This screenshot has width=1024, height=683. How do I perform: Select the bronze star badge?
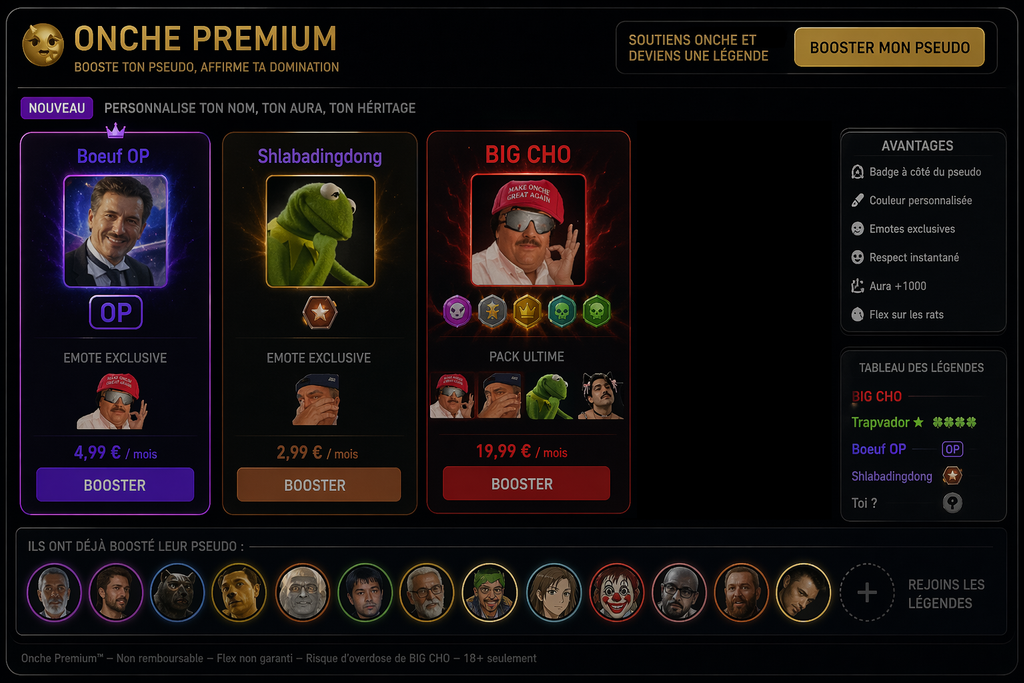(x=320, y=312)
